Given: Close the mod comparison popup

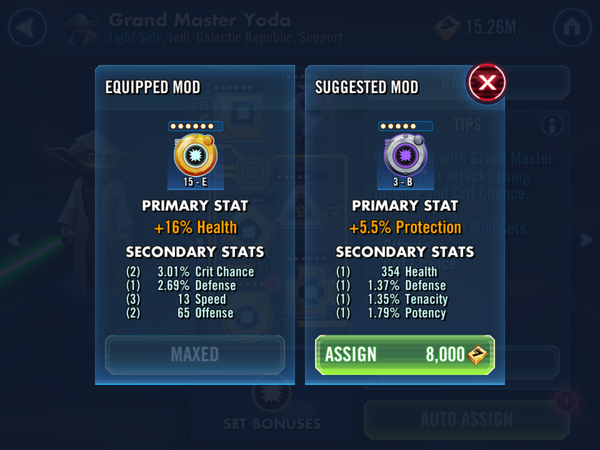Looking at the screenshot, I should click(486, 83).
